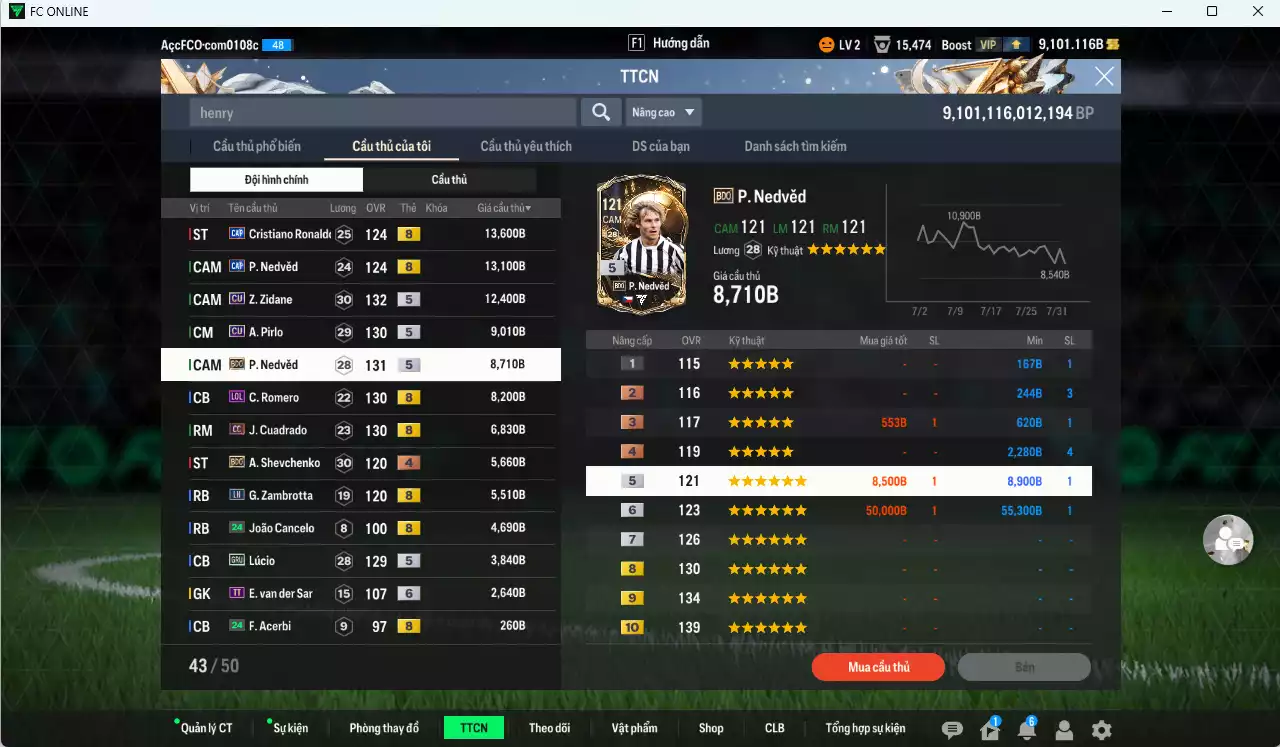Select the Đội hình chính toggle
The image size is (1280, 747).
pos(277,179)
